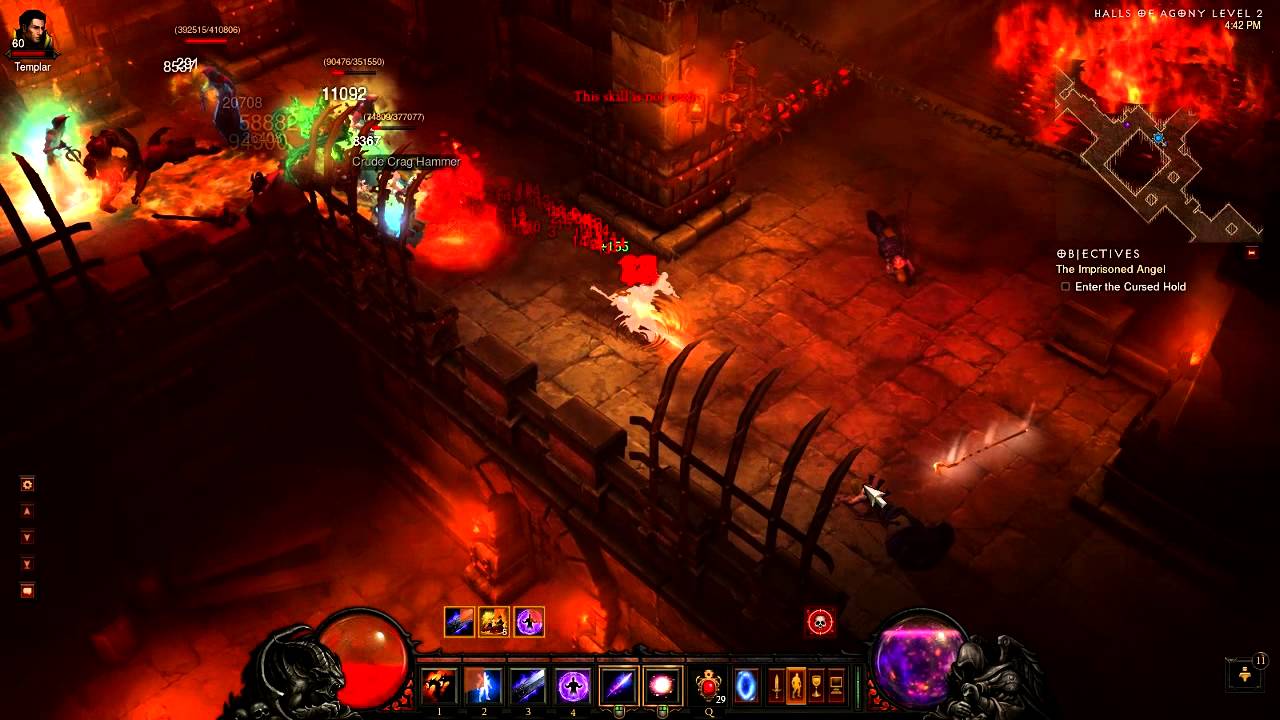Viewport: 1280px width, 720px height.
Task: Select the right mouse button skill icon
Action: point(662,686)
